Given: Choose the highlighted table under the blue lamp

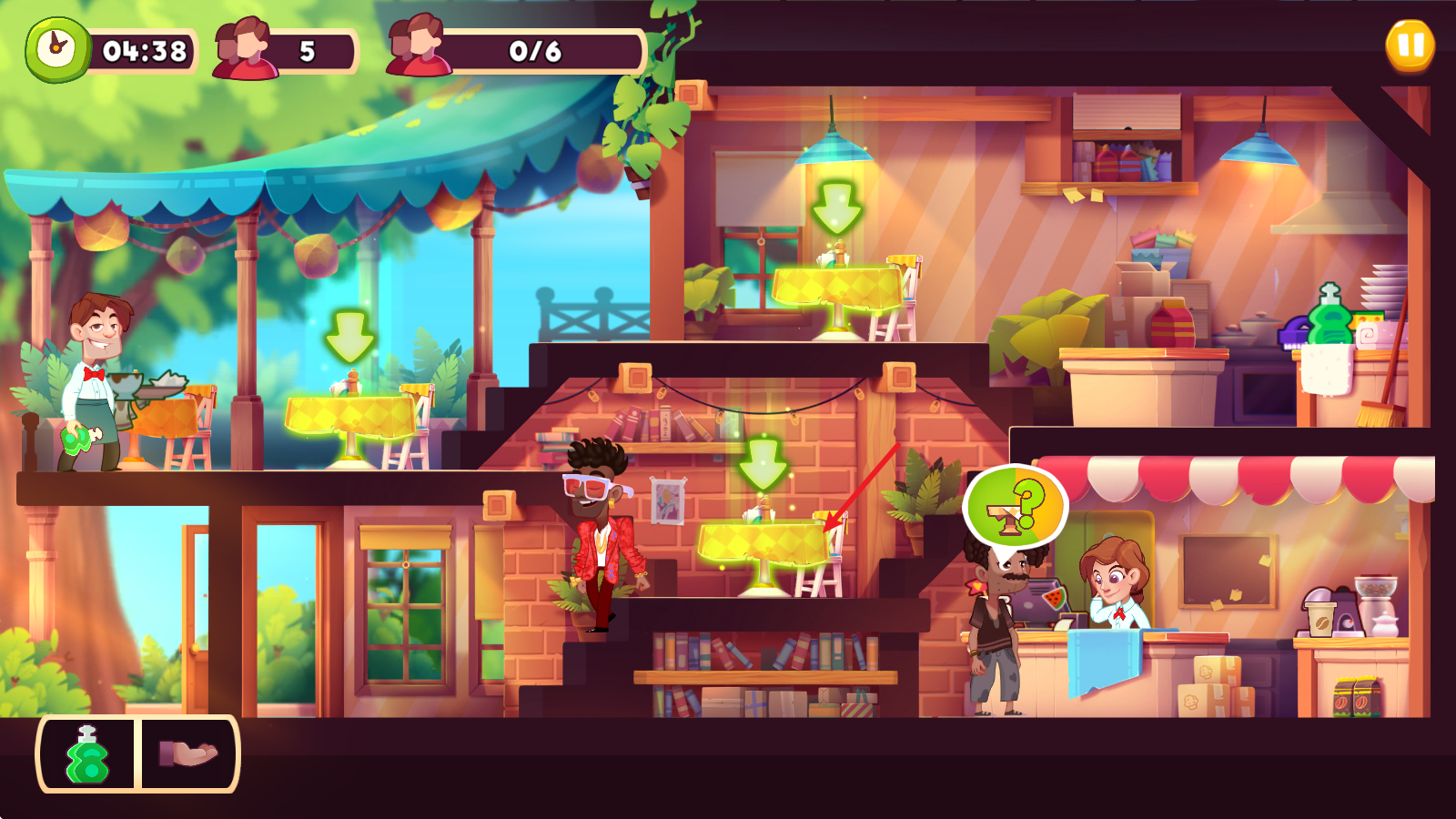Looking at the screenshot, I should [x=836, y=288].
